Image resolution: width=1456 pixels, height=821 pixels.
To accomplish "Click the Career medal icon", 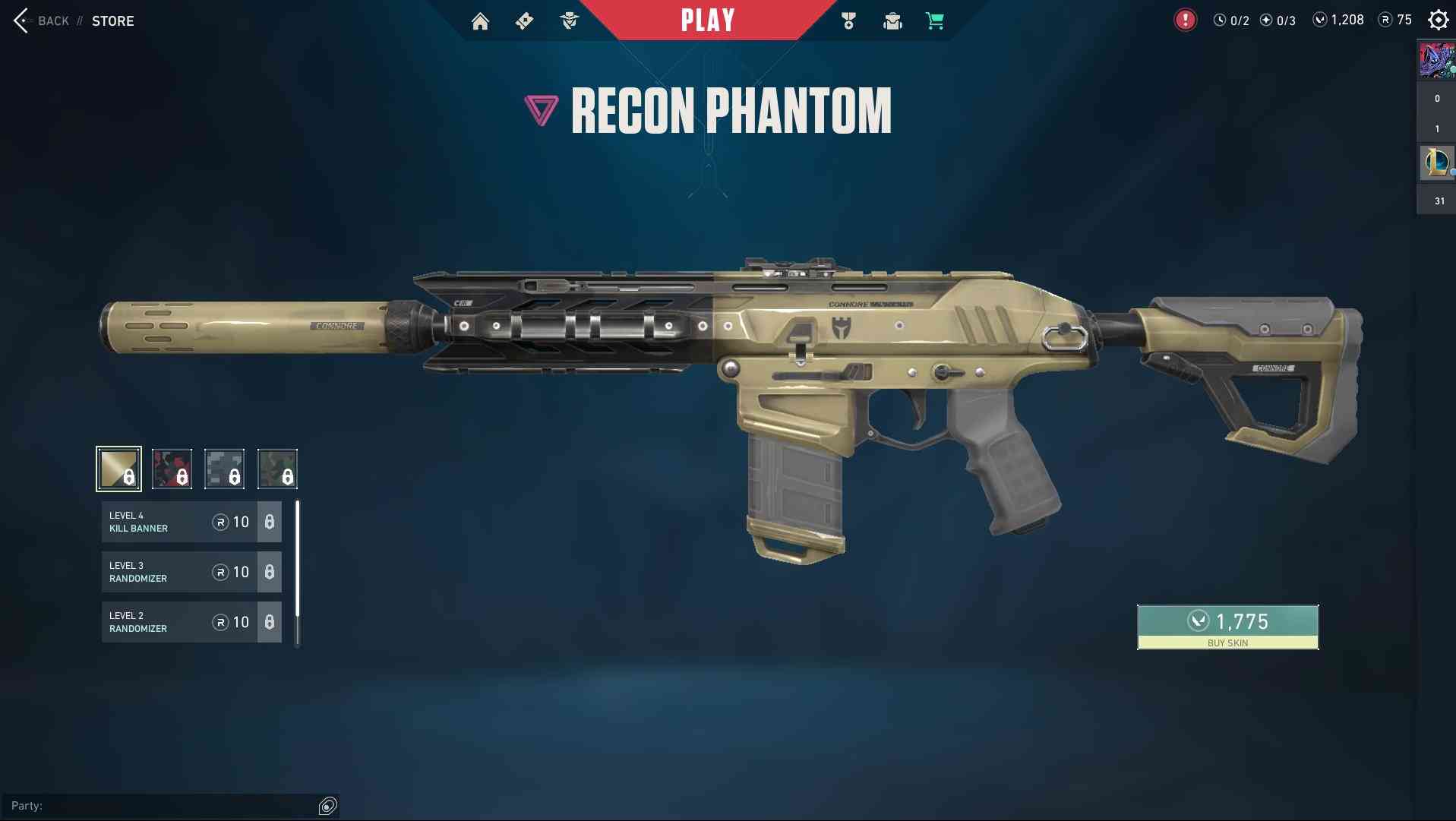I will click(x=848, y=21).
